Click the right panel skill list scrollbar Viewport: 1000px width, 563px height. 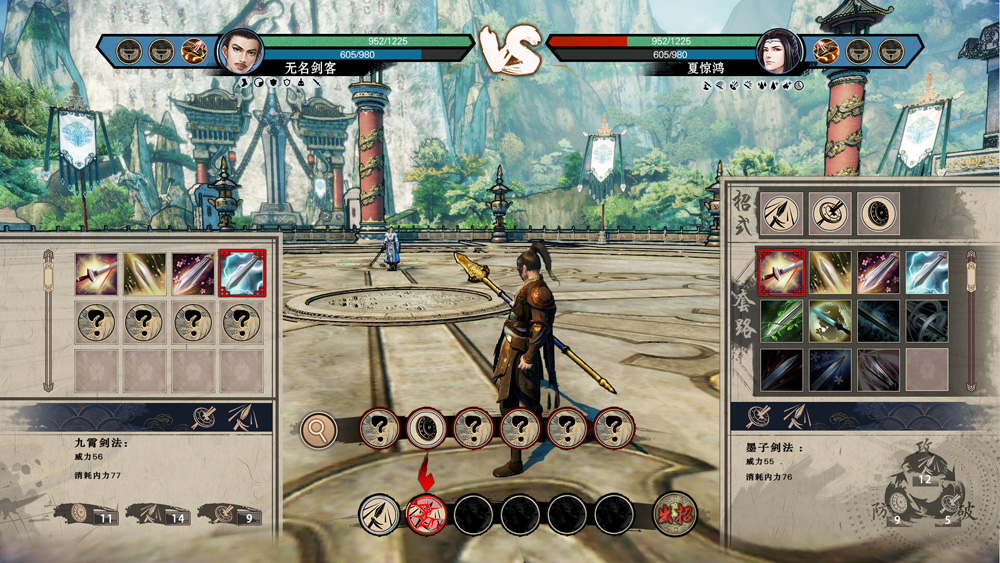click(x=970, y=320)
